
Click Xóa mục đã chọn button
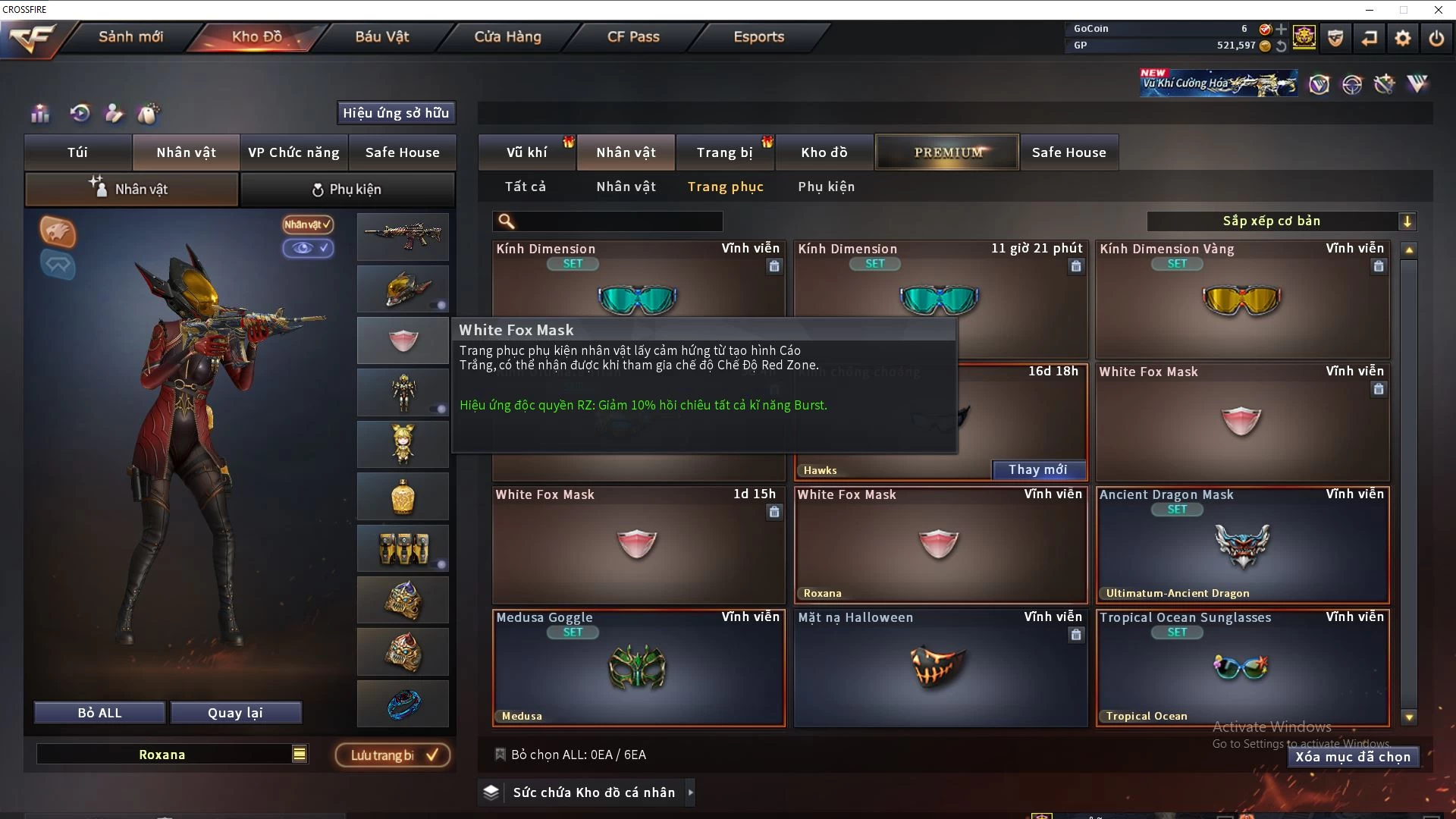1353,757
